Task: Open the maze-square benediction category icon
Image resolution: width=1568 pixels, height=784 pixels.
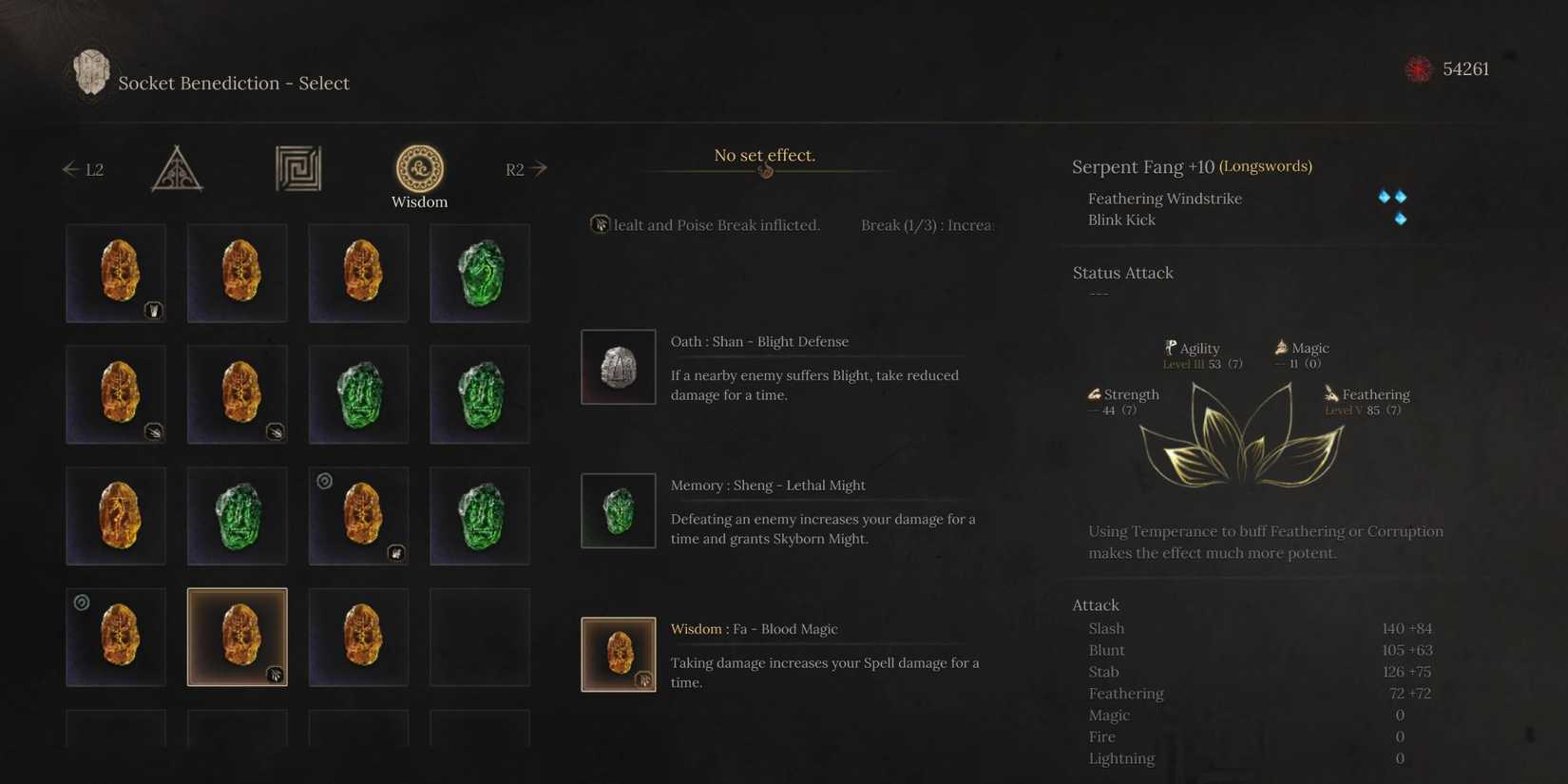Action: tap(297, 168)
